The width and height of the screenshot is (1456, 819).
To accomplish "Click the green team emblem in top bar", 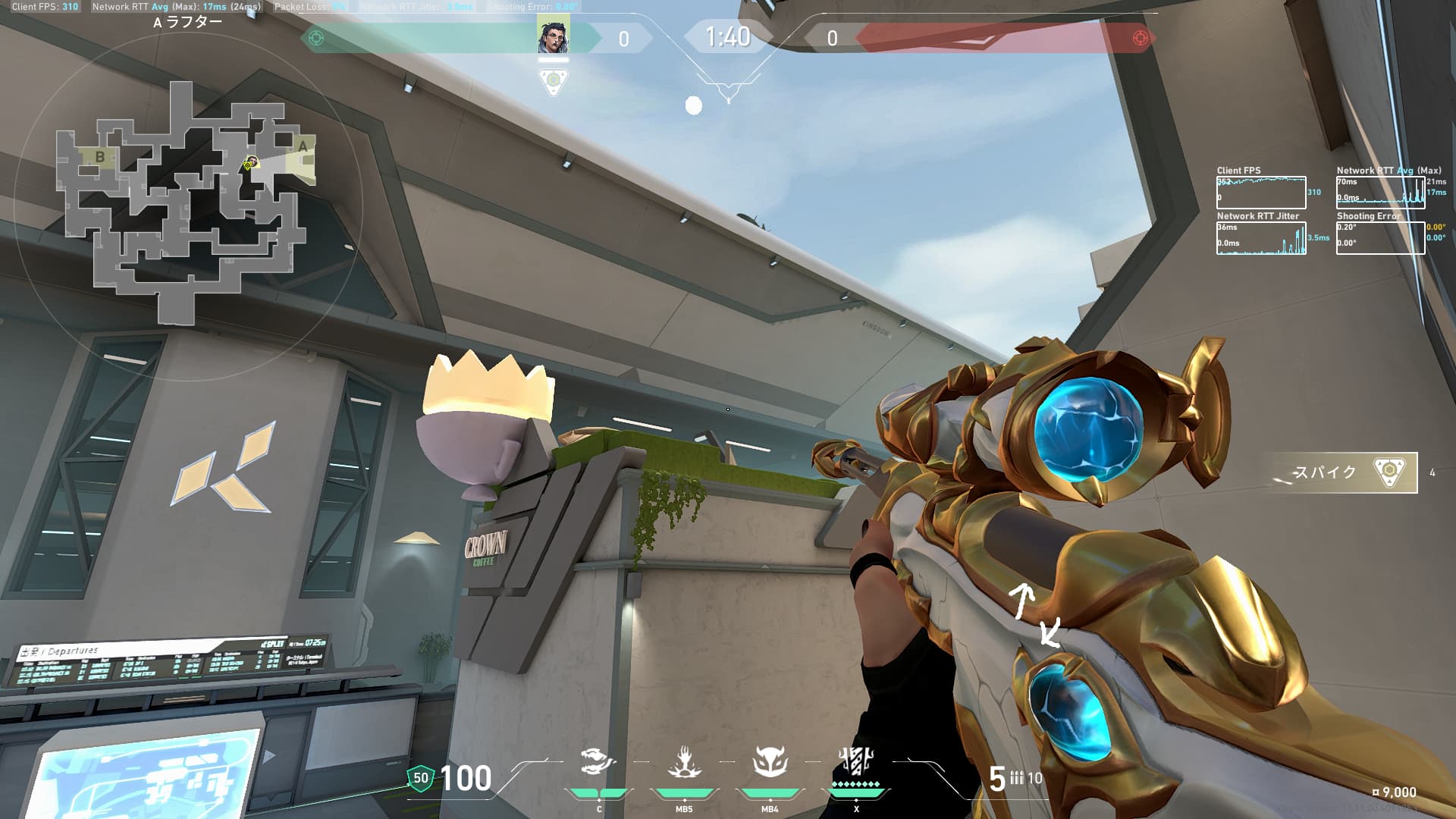I will pos(316,38).
